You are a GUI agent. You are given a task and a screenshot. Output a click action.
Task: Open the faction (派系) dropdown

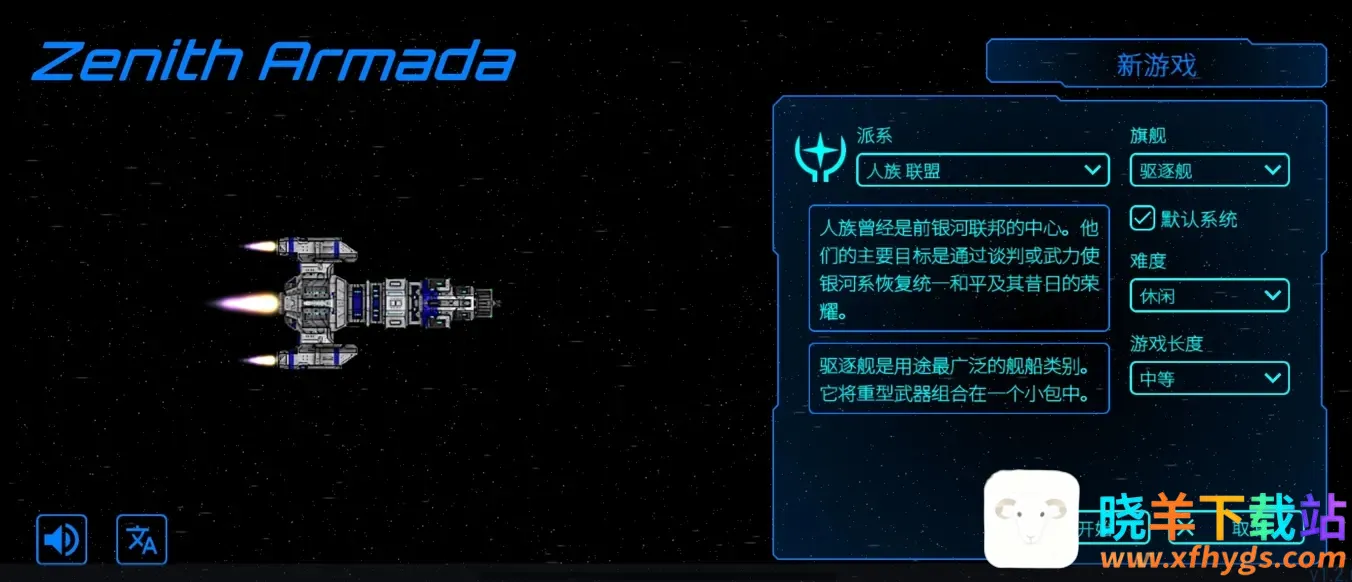coord(982,170)
